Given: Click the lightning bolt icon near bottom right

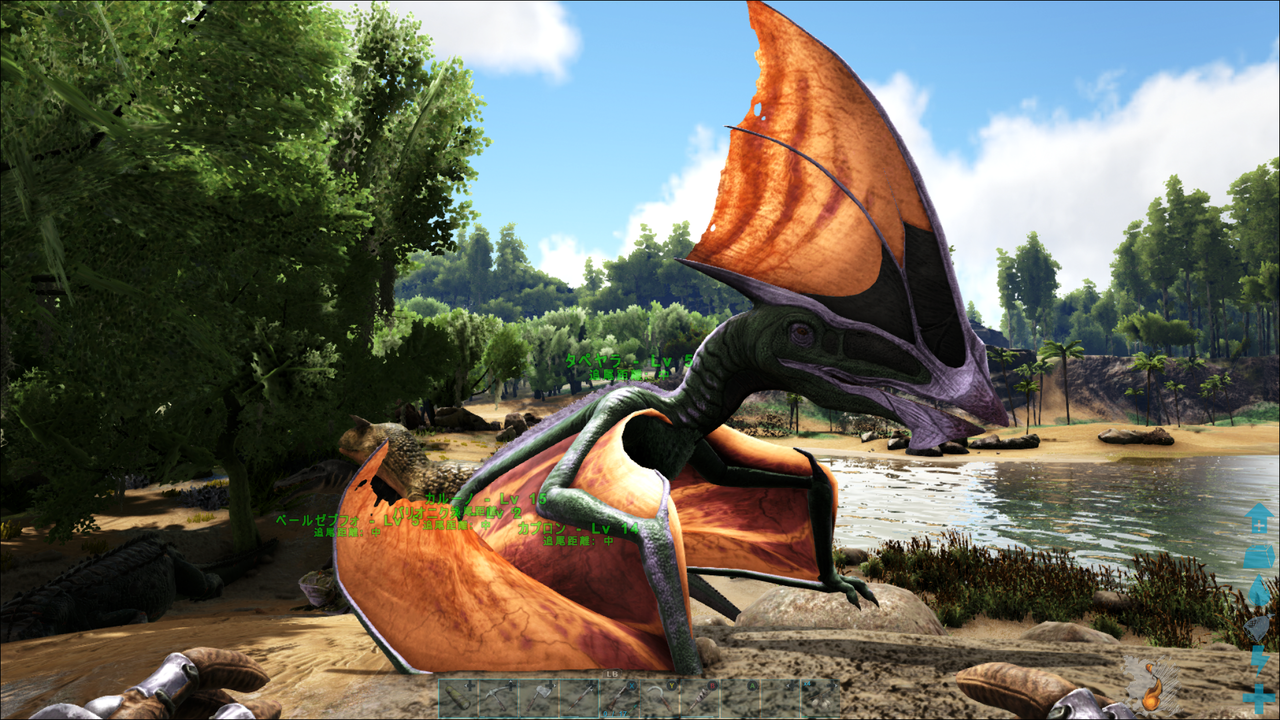Looking at the screenshot, I should (1259, 662).
